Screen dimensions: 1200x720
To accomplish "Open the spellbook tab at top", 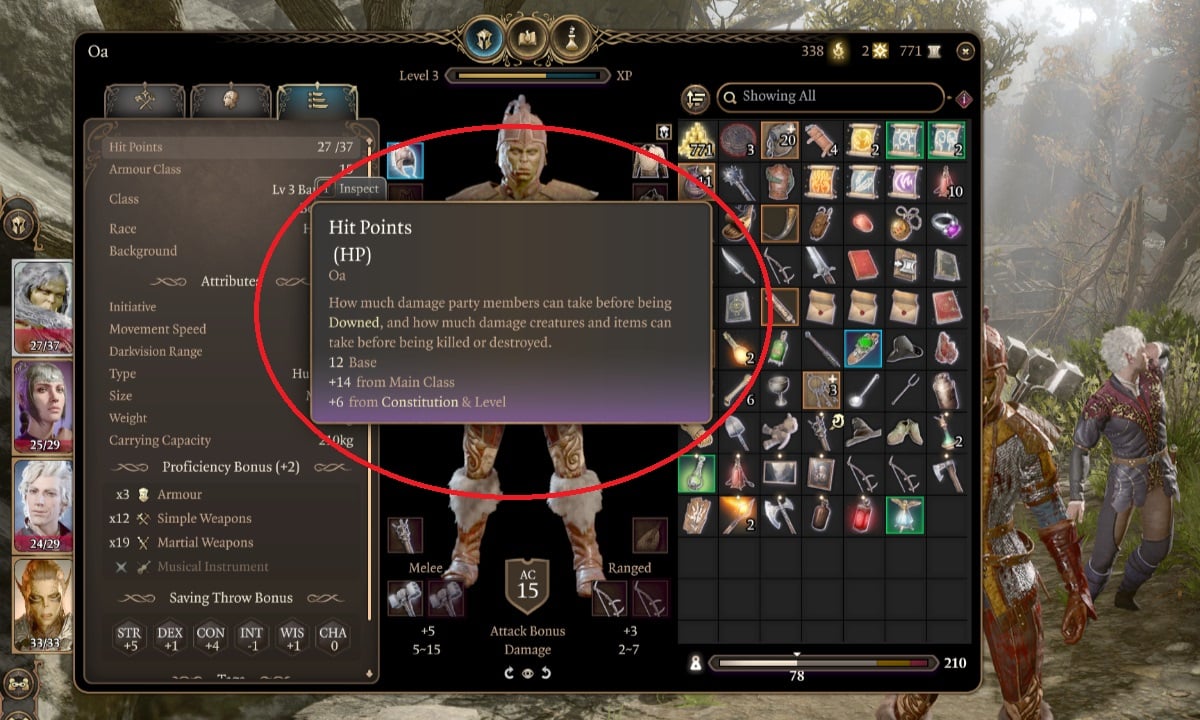I will [527, 40].
